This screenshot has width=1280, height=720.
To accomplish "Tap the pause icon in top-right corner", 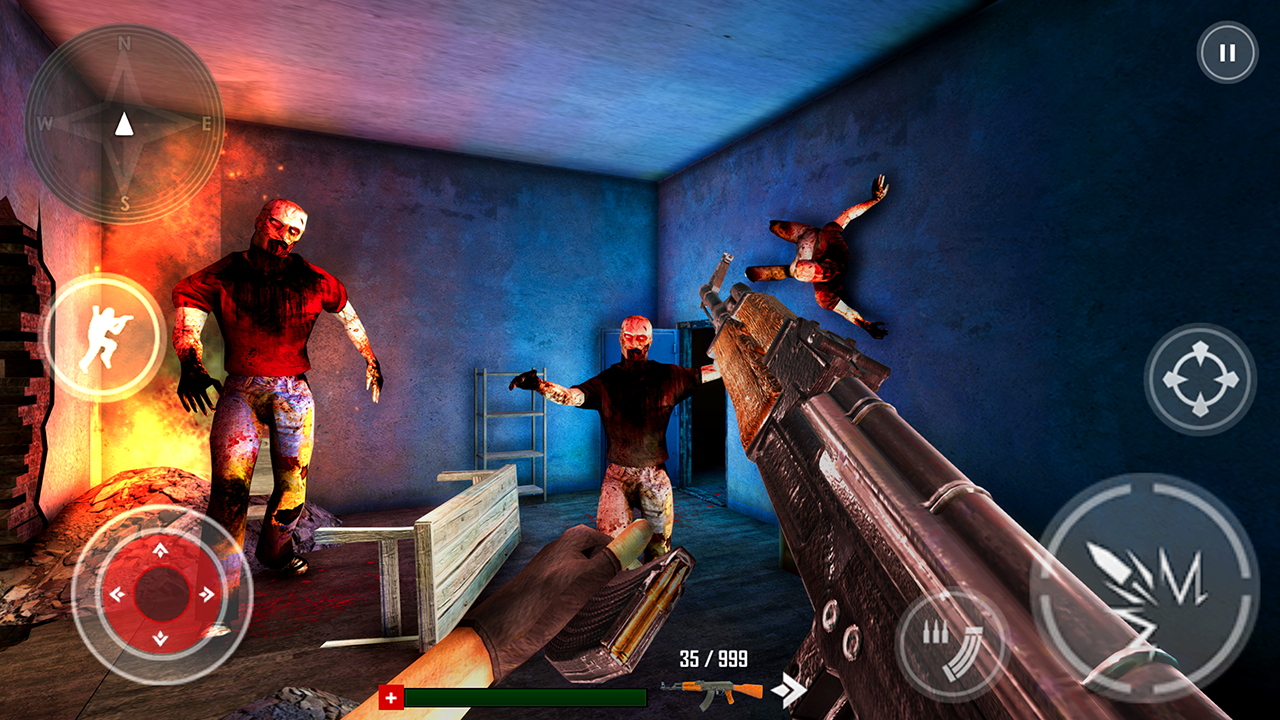I will click(x=1225, y=53).
